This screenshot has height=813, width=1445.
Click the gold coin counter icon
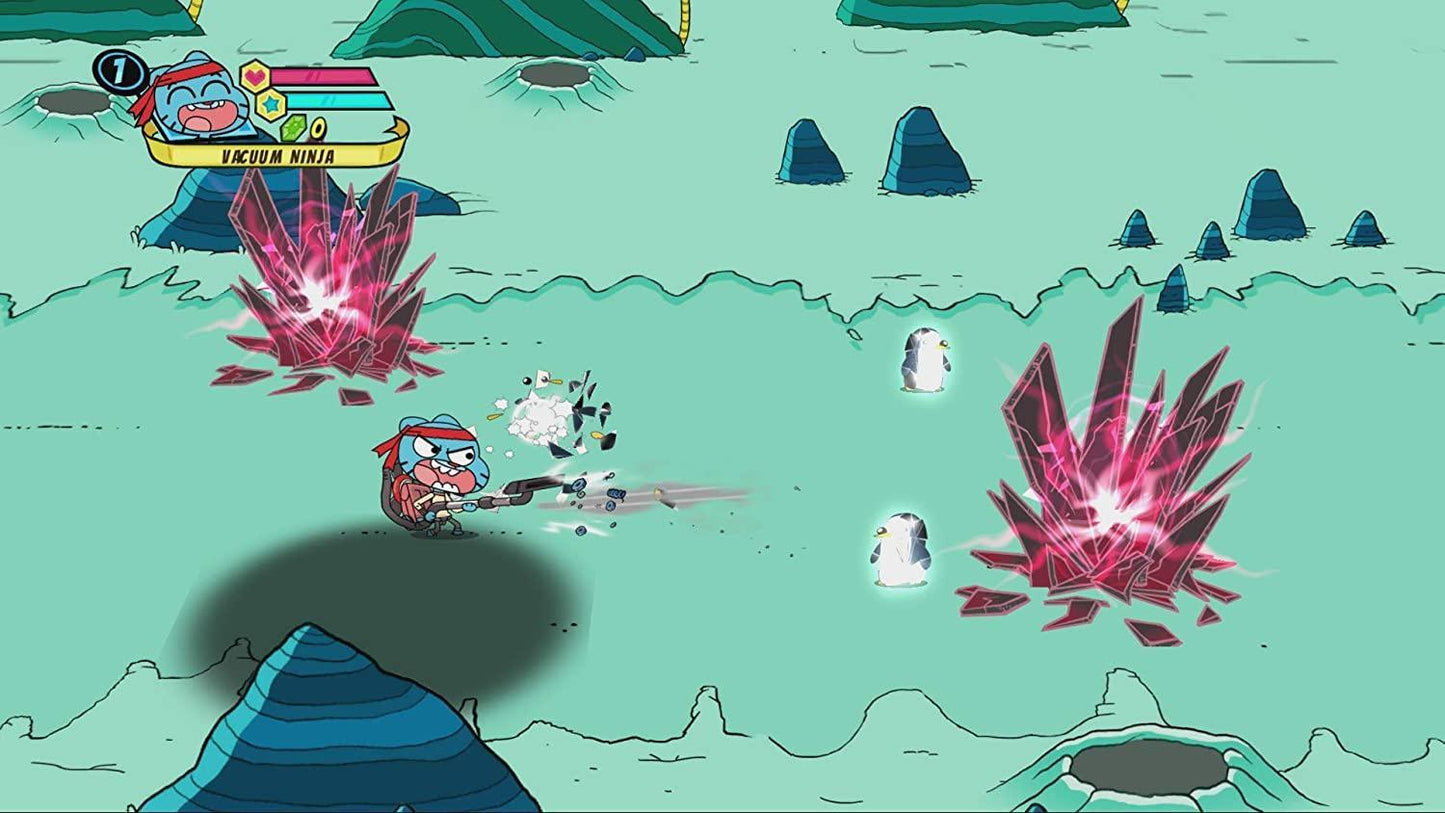tap(318, 127)
